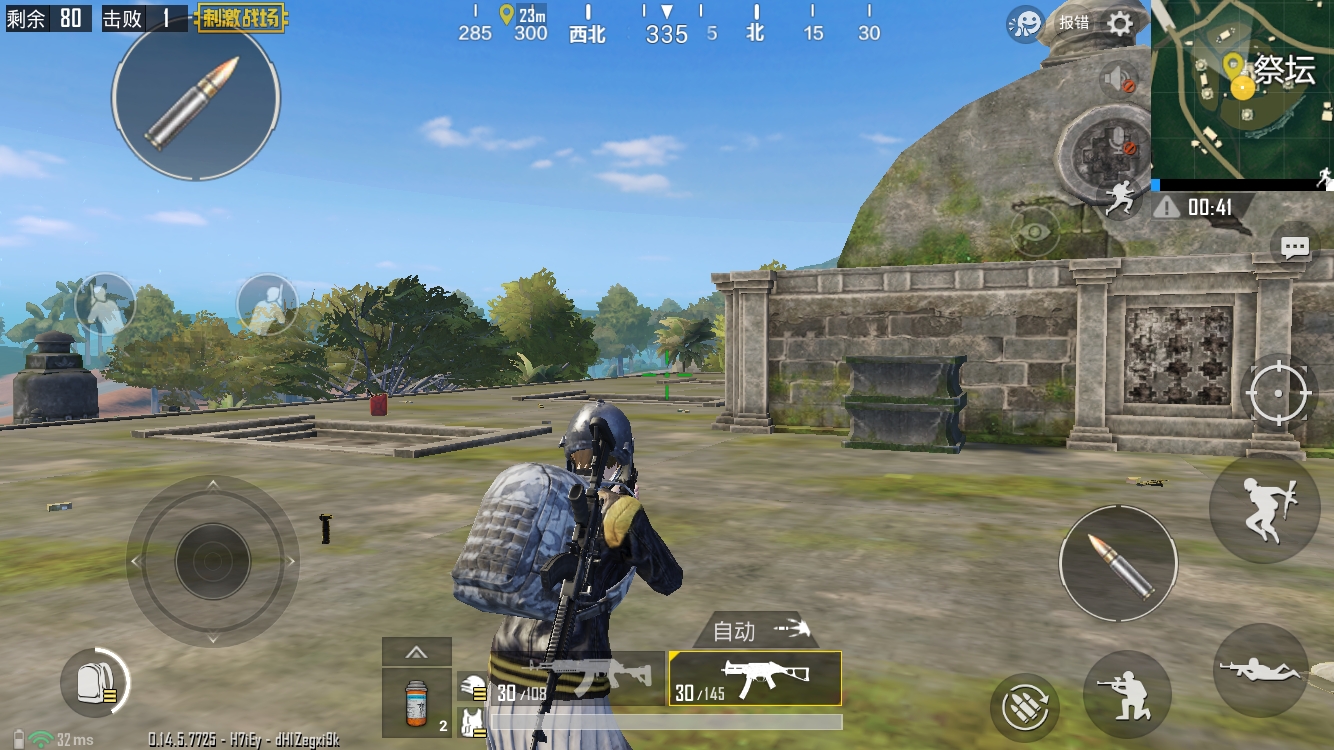Expand the 祭坛 minimap

(1242, 90)
